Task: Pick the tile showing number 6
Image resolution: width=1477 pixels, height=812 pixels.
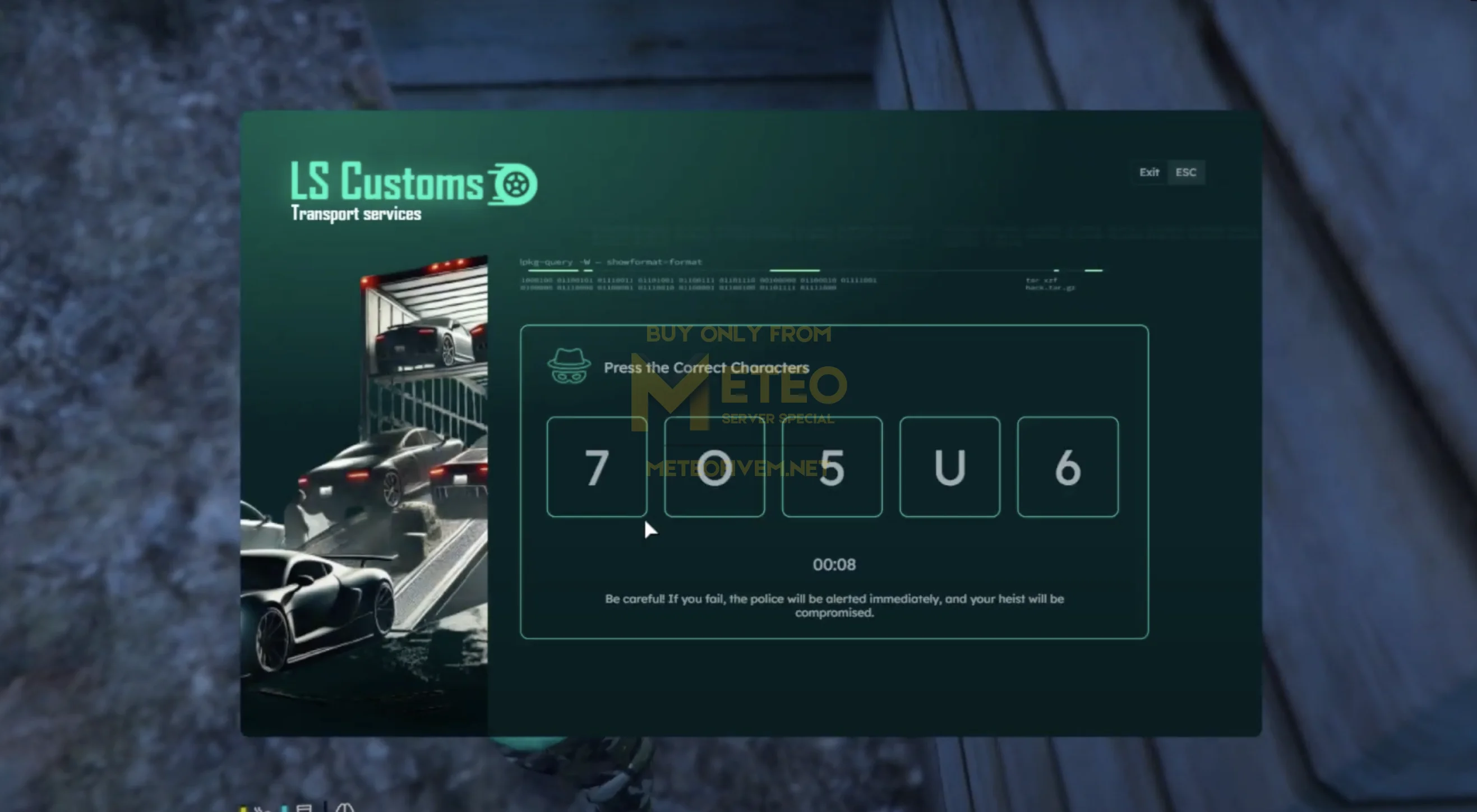Action: 1068,467
